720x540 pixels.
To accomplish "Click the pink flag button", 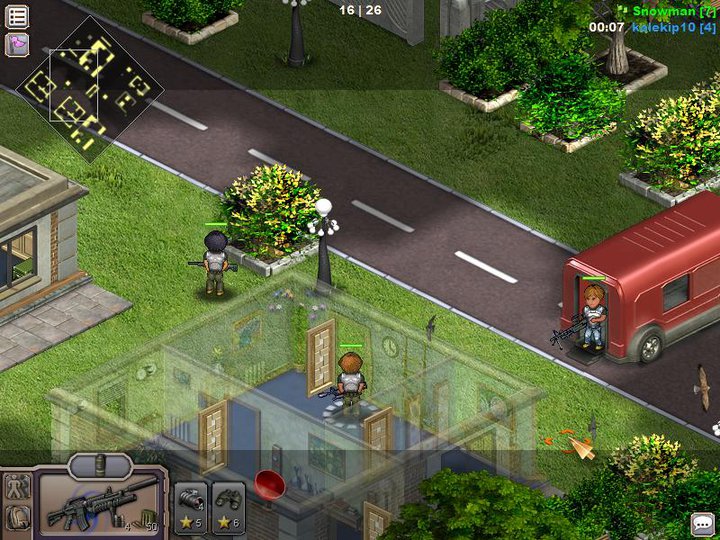I will coord(18,44).
